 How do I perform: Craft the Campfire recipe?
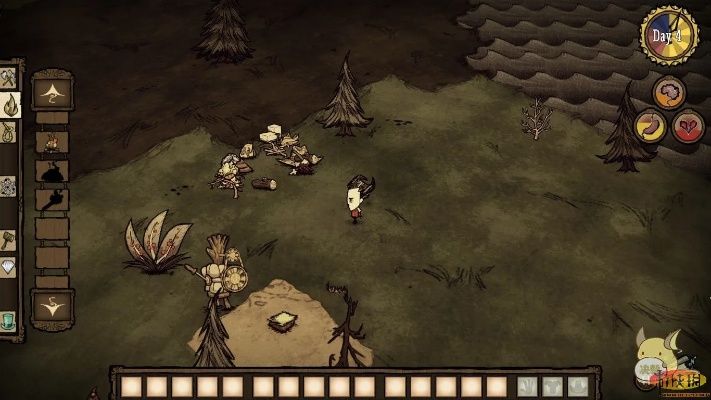pyautogui.click(x=52, y=143)
